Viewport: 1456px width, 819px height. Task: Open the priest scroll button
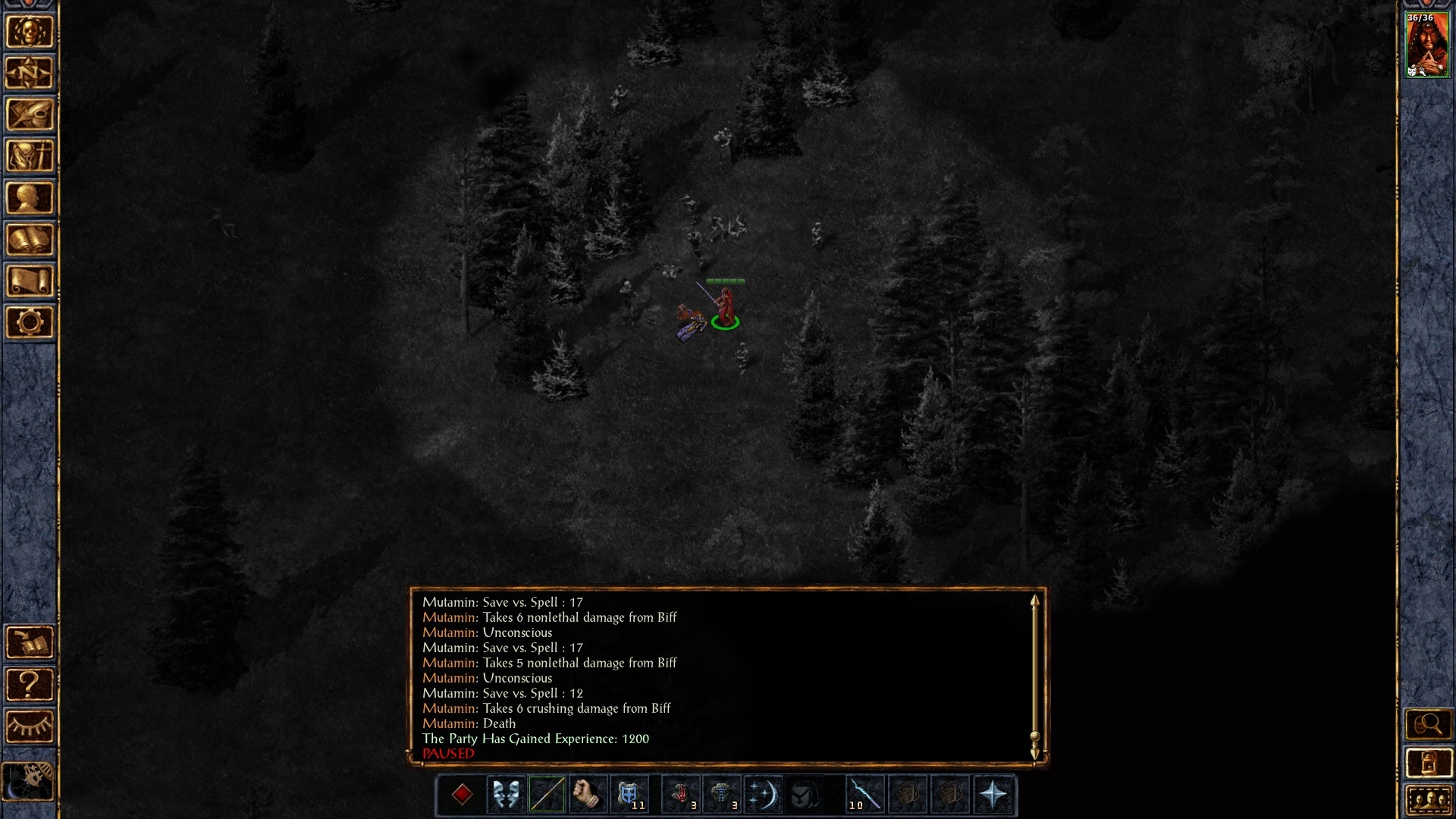coord(30,281)
